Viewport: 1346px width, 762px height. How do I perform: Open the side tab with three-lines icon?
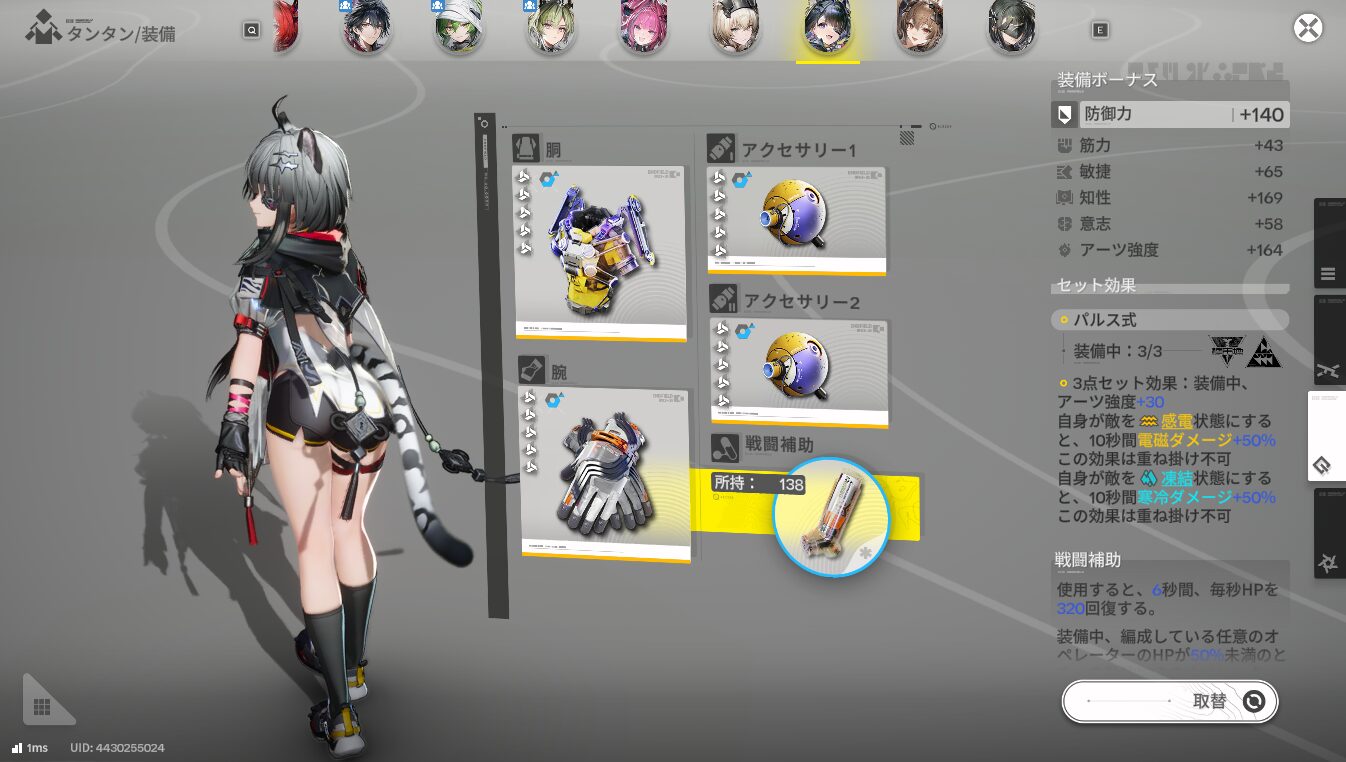click(x=1328, y=273)
